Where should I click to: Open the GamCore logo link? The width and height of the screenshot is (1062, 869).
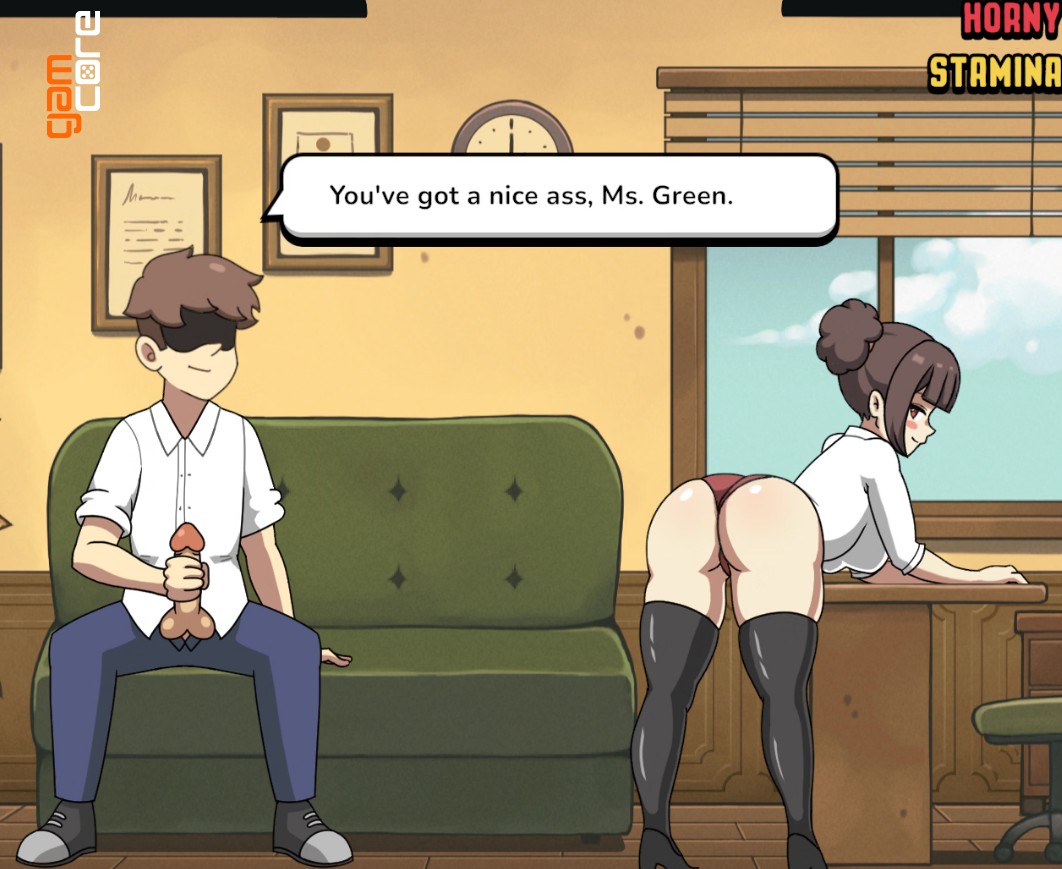(74, 75)
